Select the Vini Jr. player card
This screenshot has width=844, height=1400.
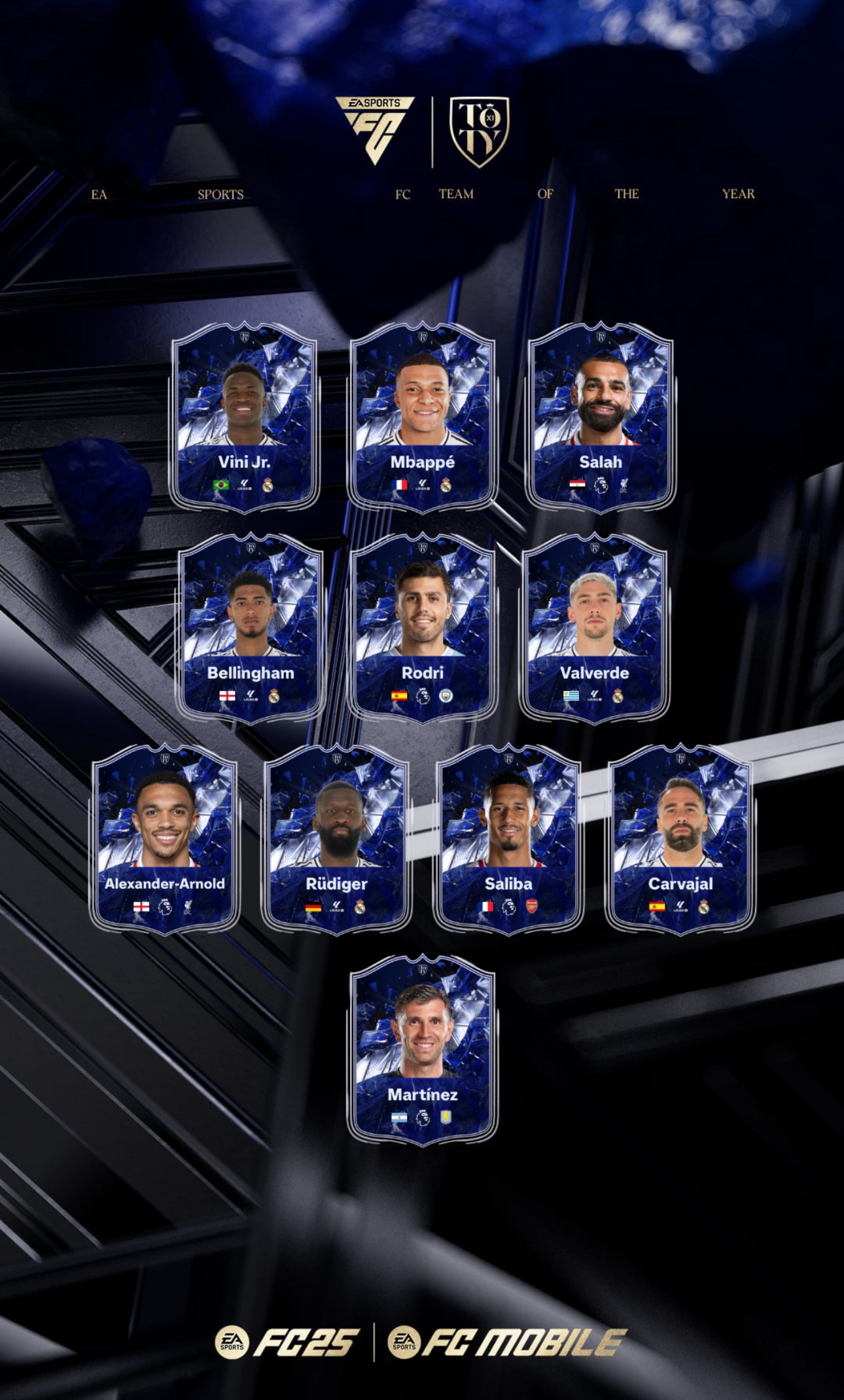[244, 416]
